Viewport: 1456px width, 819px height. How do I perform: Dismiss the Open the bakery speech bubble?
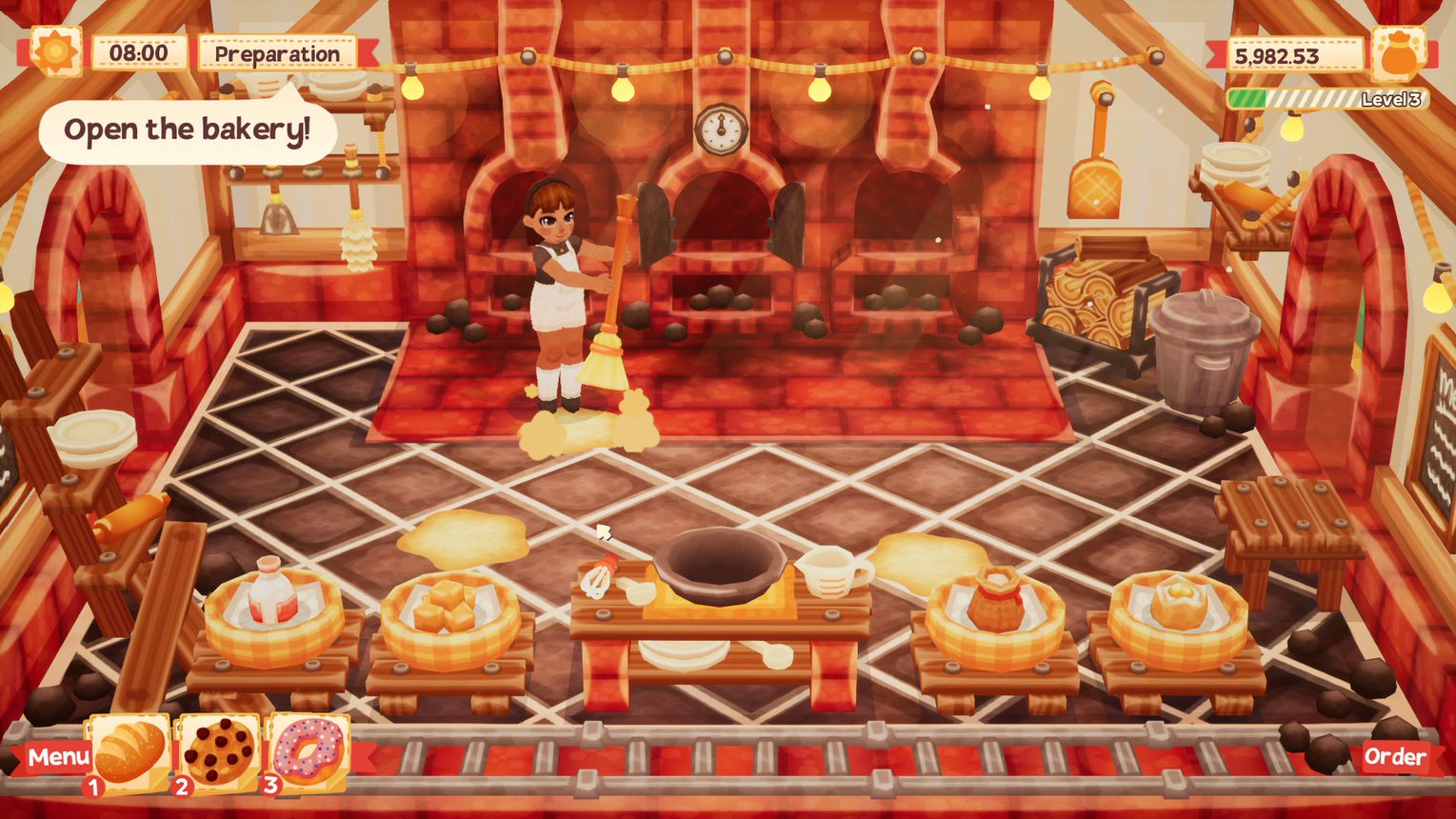pos(187,130)
